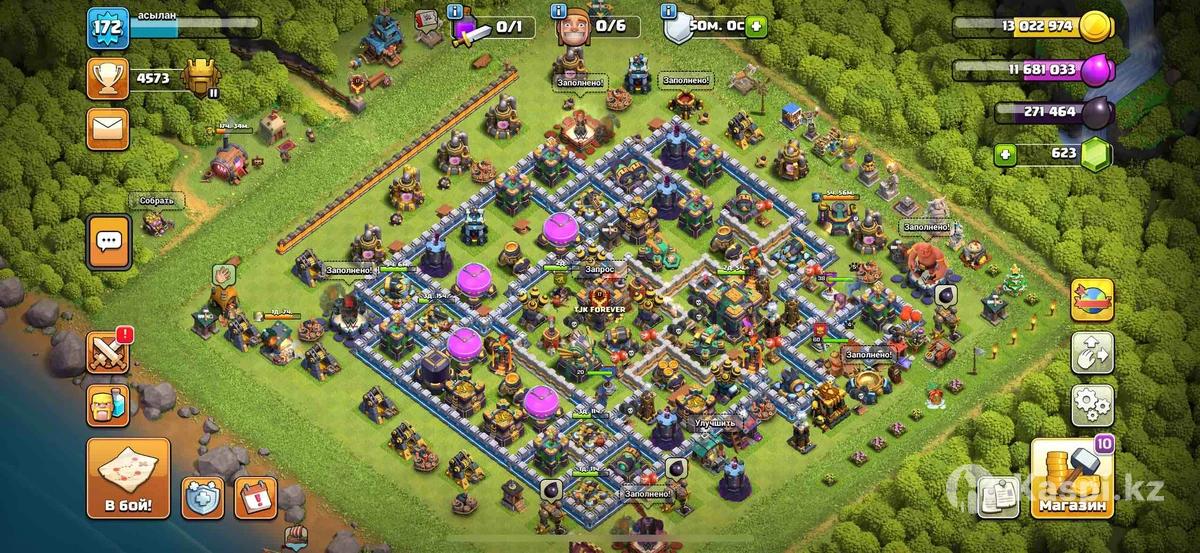Open the village layout editor hand button
The height and width of the screenshot is (553, 1200).
(x=1092, y=352)
